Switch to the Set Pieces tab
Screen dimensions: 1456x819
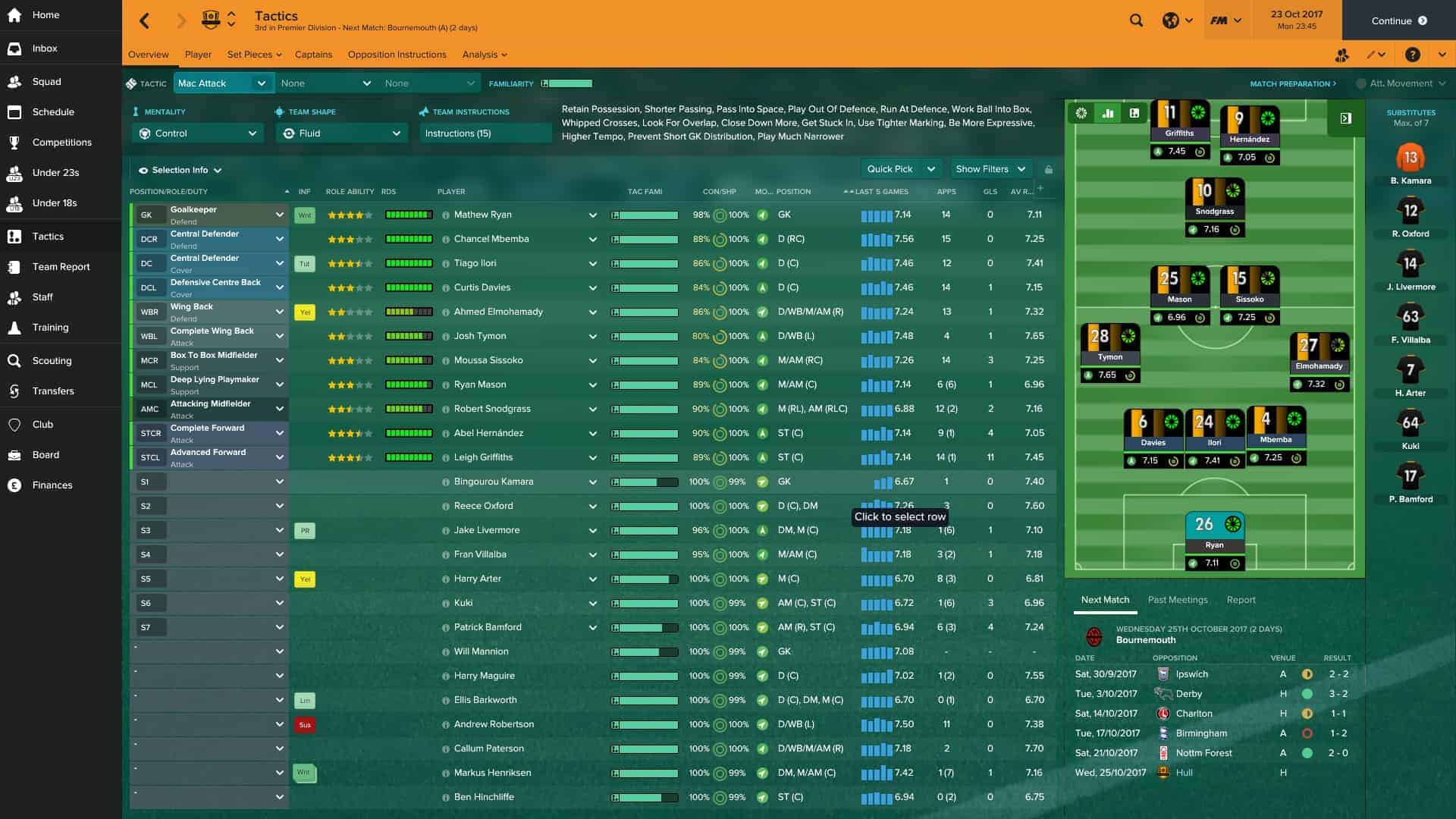click(254, 55)
